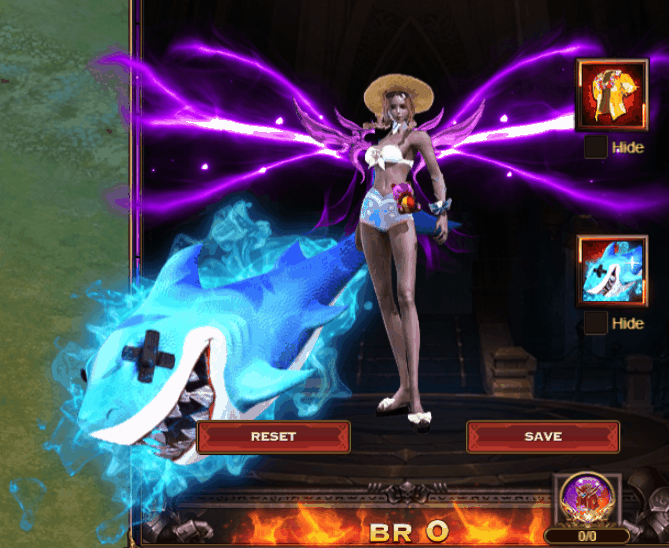The height and width of the screenshot is (548, 669).
Task: Save the current appearance
Action: pyautogui.click(x=542, y=437)
